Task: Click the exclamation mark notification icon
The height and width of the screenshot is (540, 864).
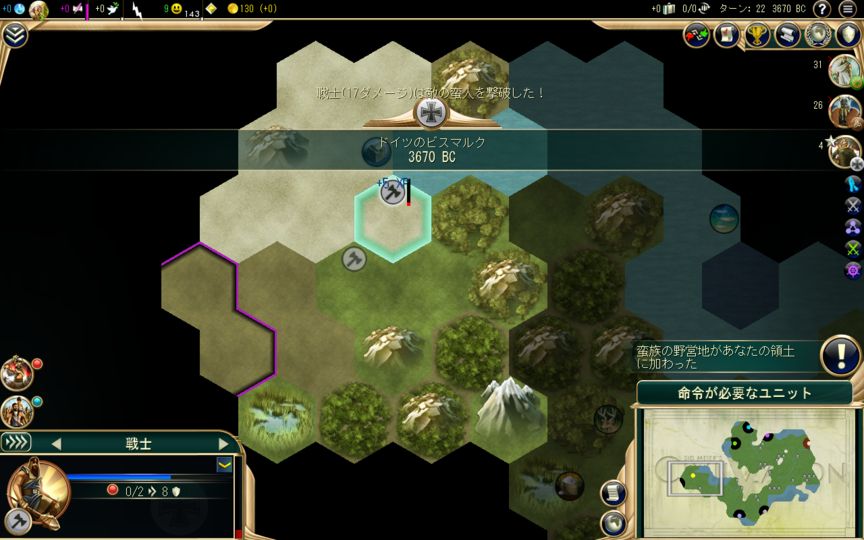Action: (841, 355)
